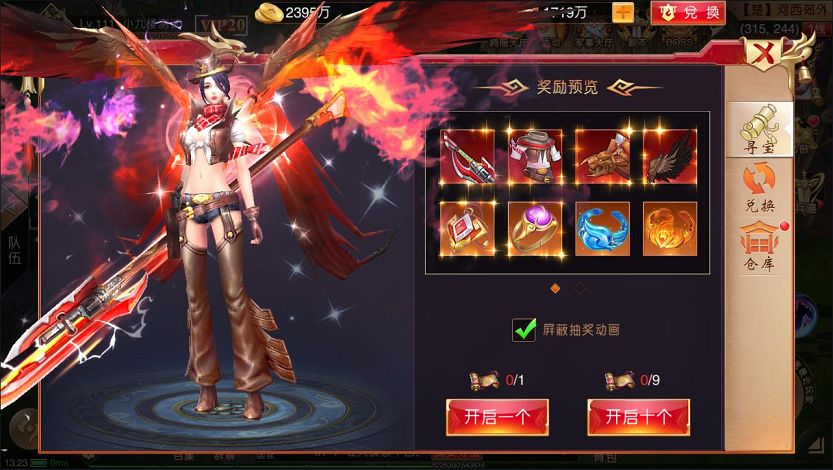Select the flaming phoenix orb reward

click(669, 229)
